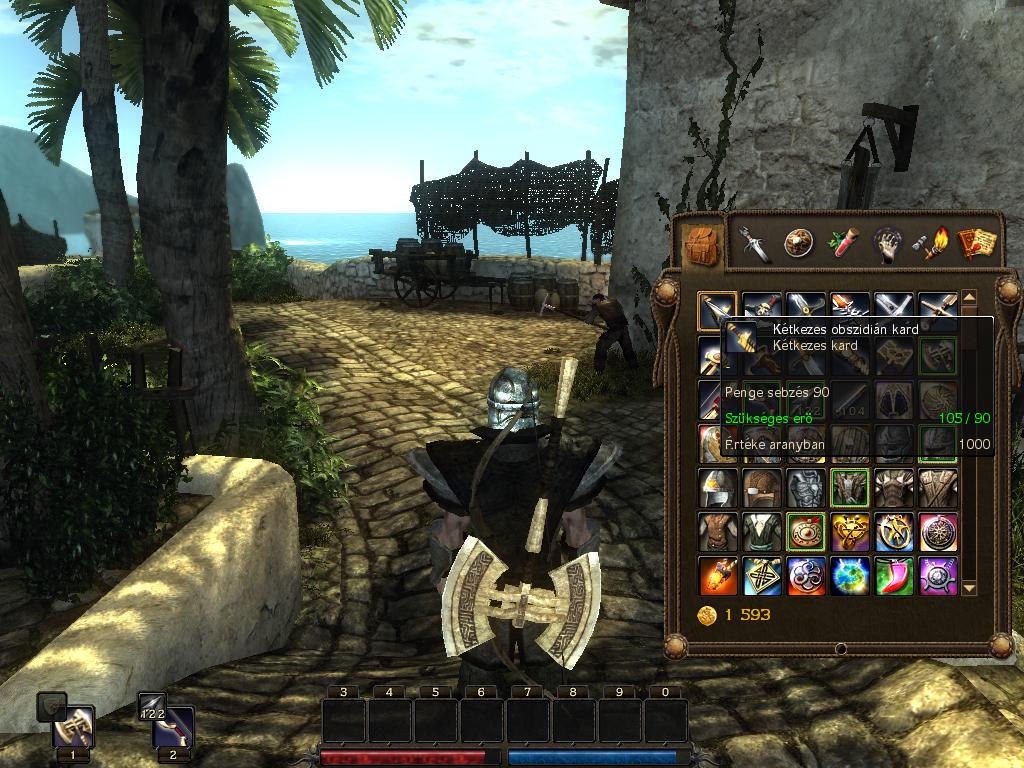Show the round shield armor tab
This screenshot has width=1024, height=768.
point(798,243)
